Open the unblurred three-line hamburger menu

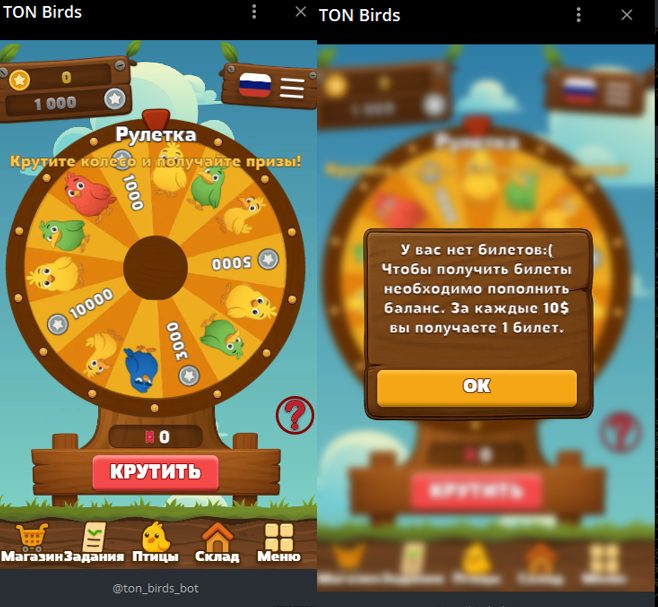[292, 88]
